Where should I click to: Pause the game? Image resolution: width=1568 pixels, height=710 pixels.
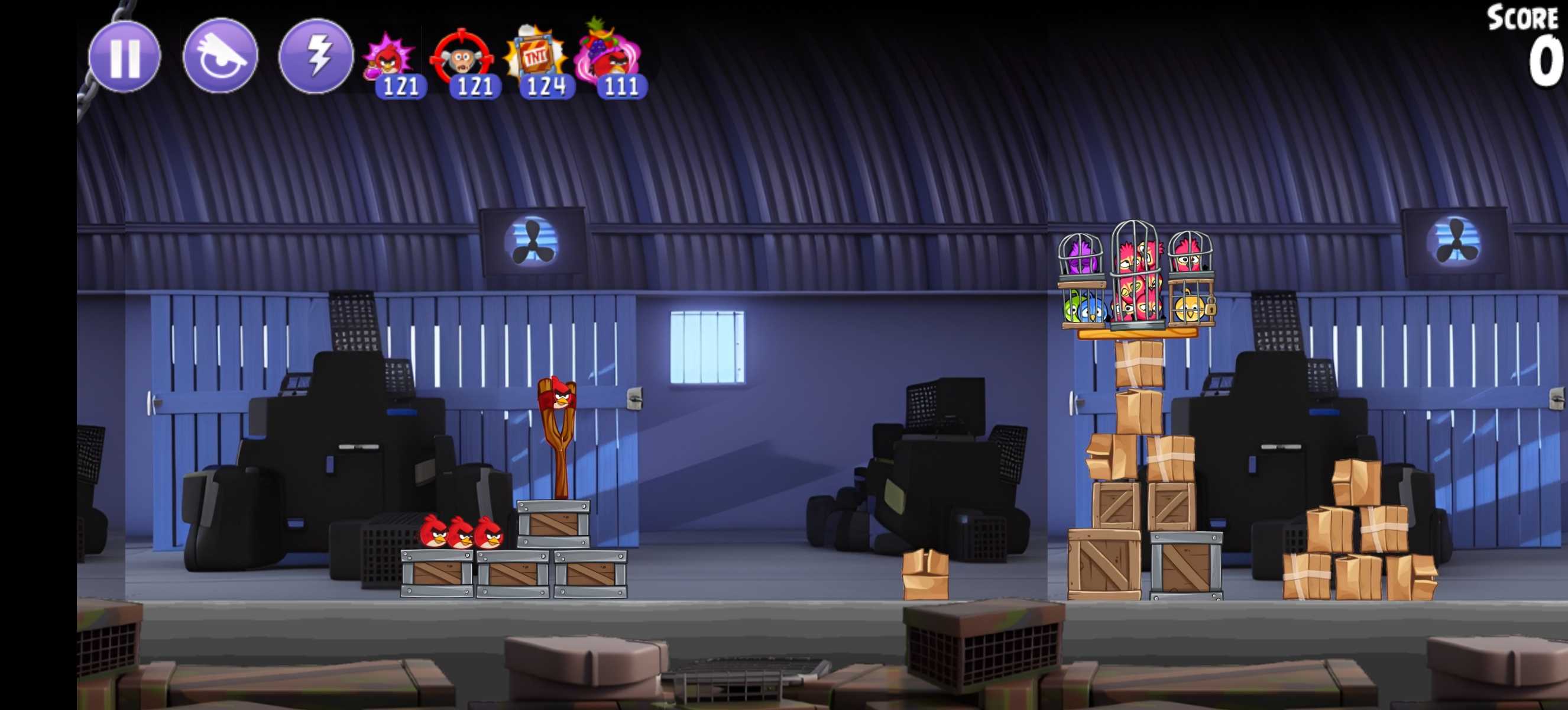[125, 57]
